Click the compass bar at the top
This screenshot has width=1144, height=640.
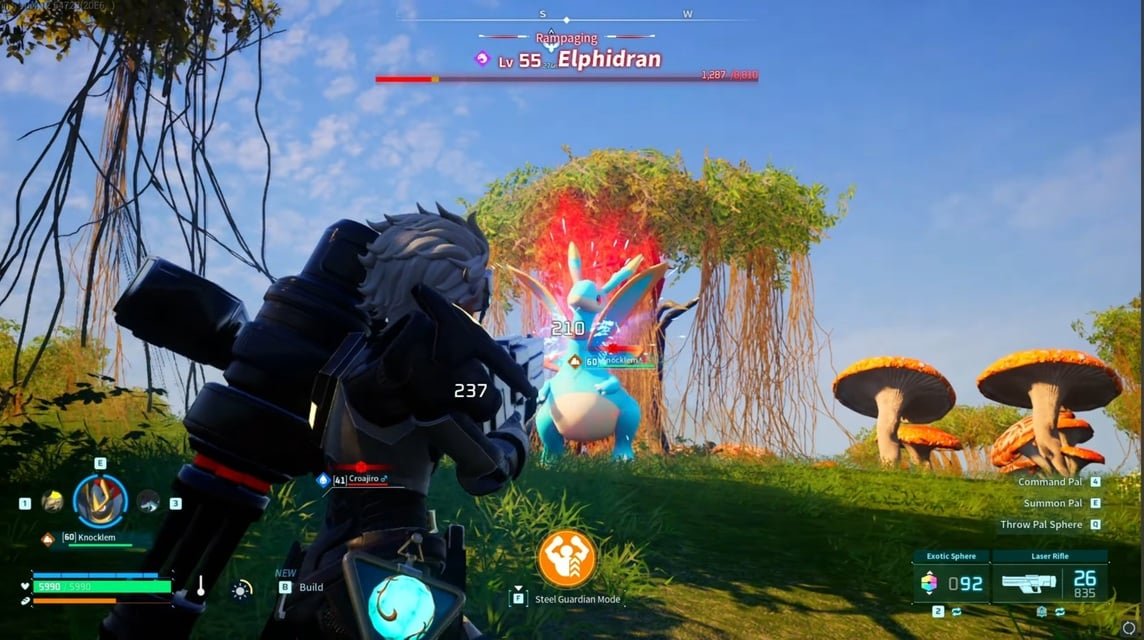(566, 15)
